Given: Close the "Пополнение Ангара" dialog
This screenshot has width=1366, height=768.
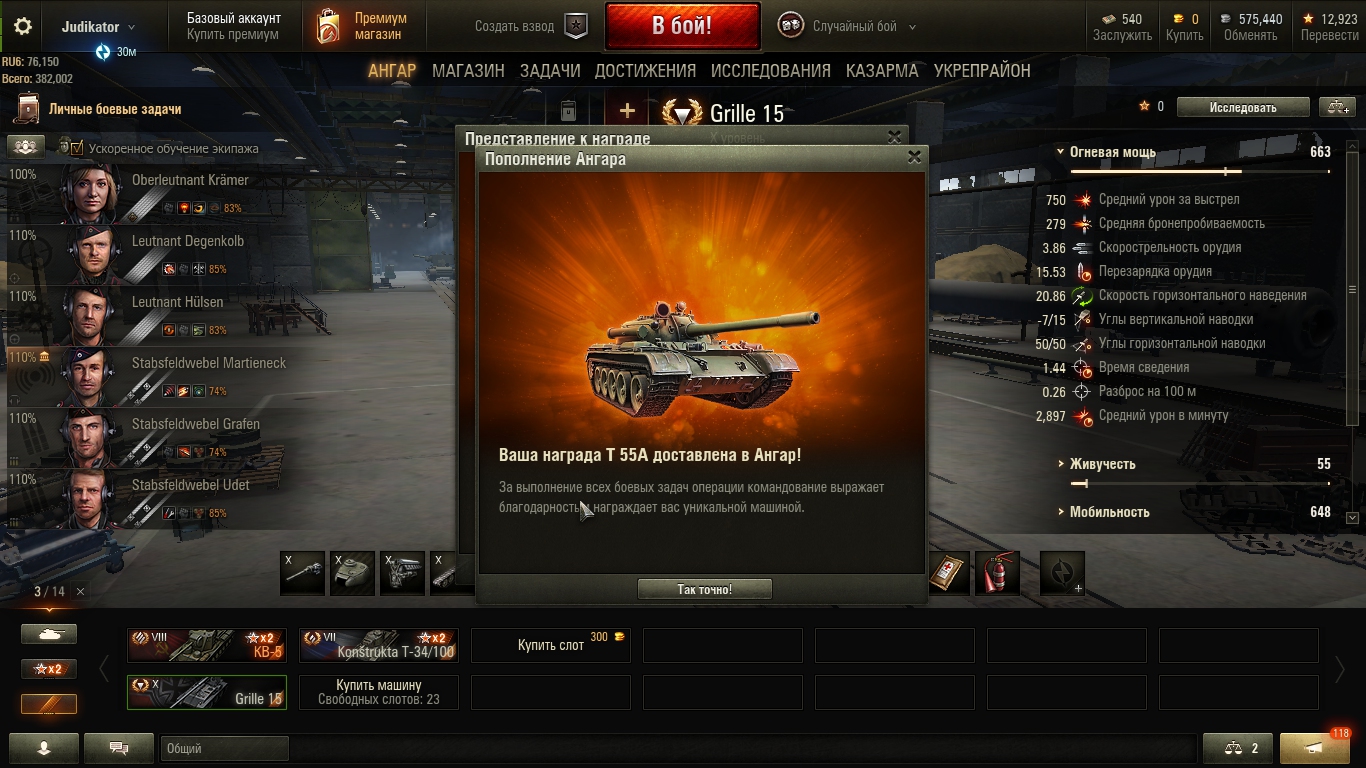Looking at the screenshot, I should tap(913, 158).
